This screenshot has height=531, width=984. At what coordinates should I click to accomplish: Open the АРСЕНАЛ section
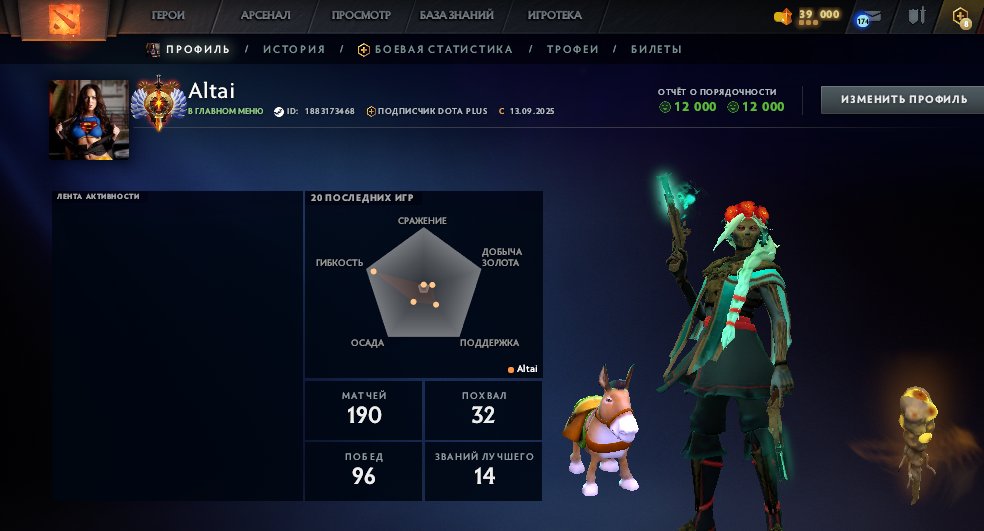pyautogui.click(x=265, y=16)
